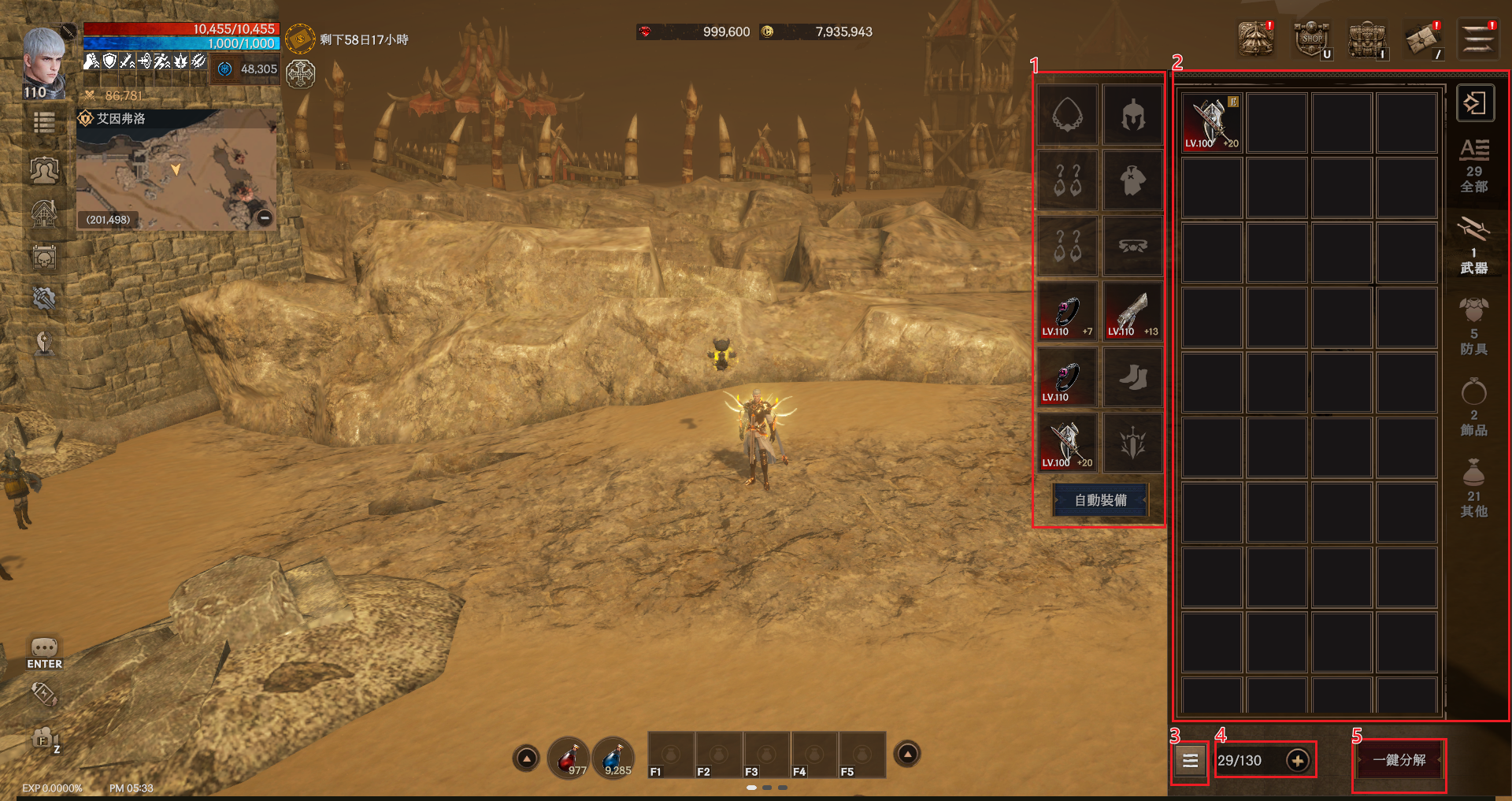Show the 防具 armor category
Screen dimensions: 1512x801
[1473, 328]
